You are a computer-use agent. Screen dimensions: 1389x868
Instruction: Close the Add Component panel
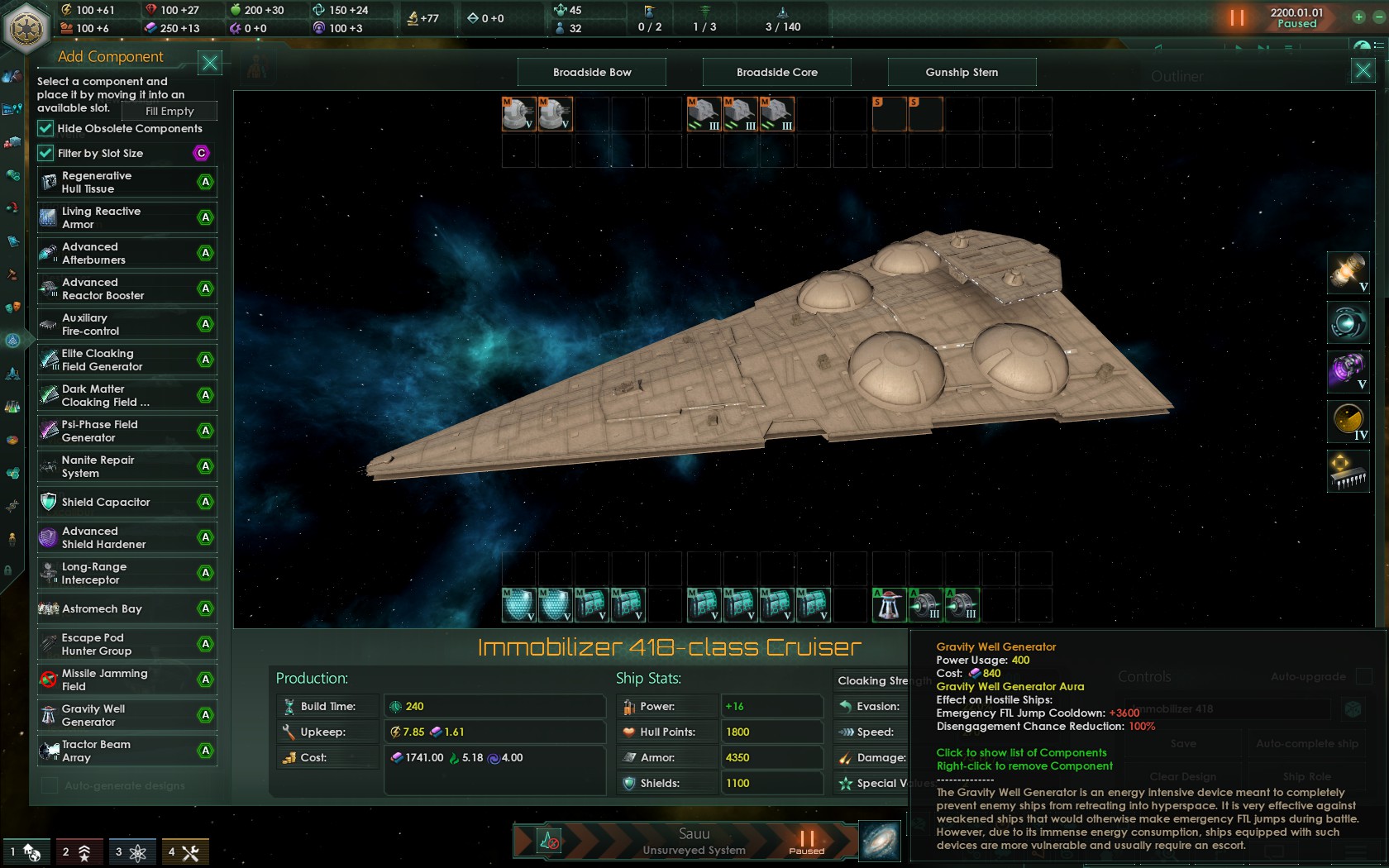(210, 63)
